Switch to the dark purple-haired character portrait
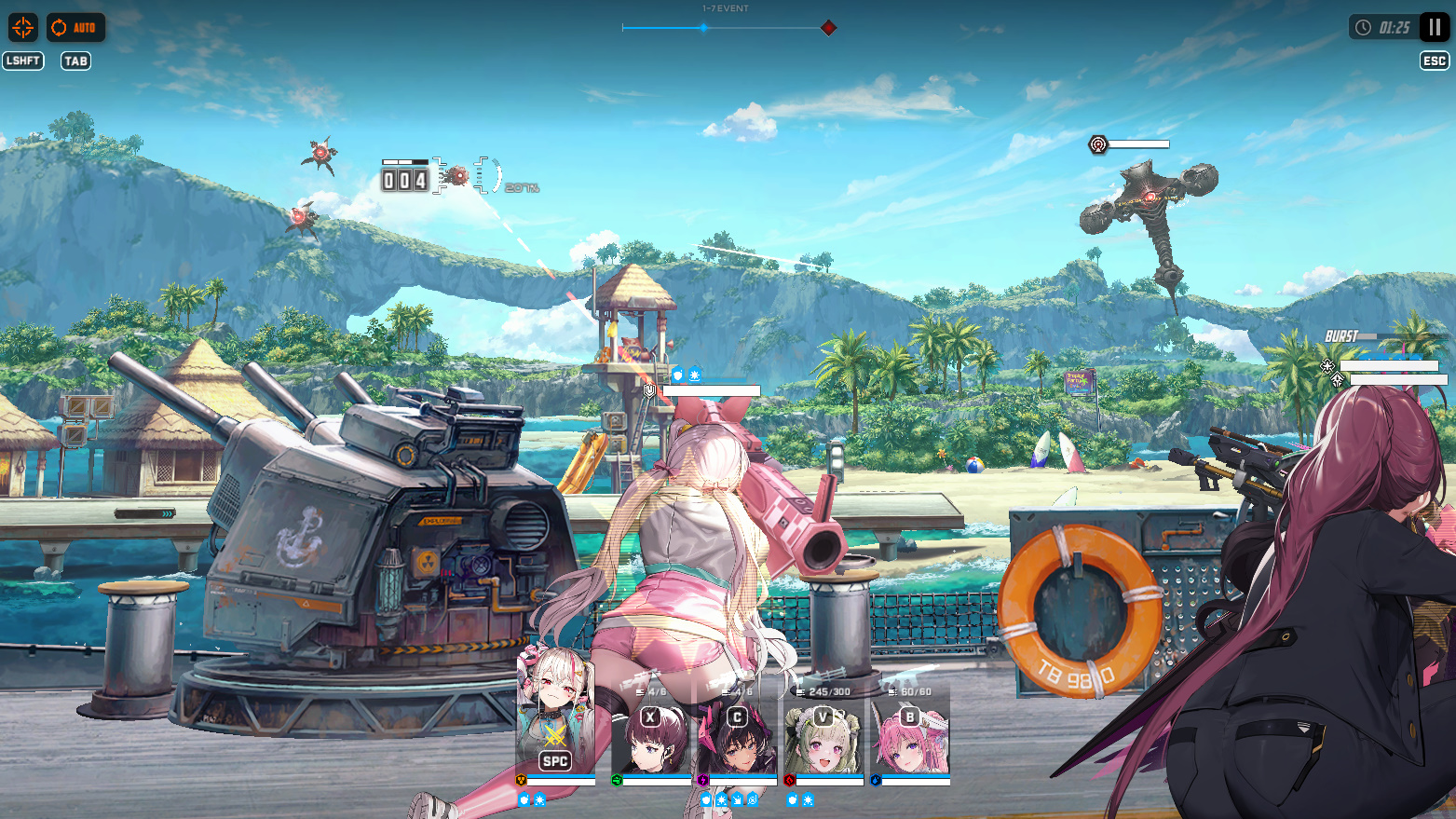Screen dimensions: 1456x819 [651, 741]
